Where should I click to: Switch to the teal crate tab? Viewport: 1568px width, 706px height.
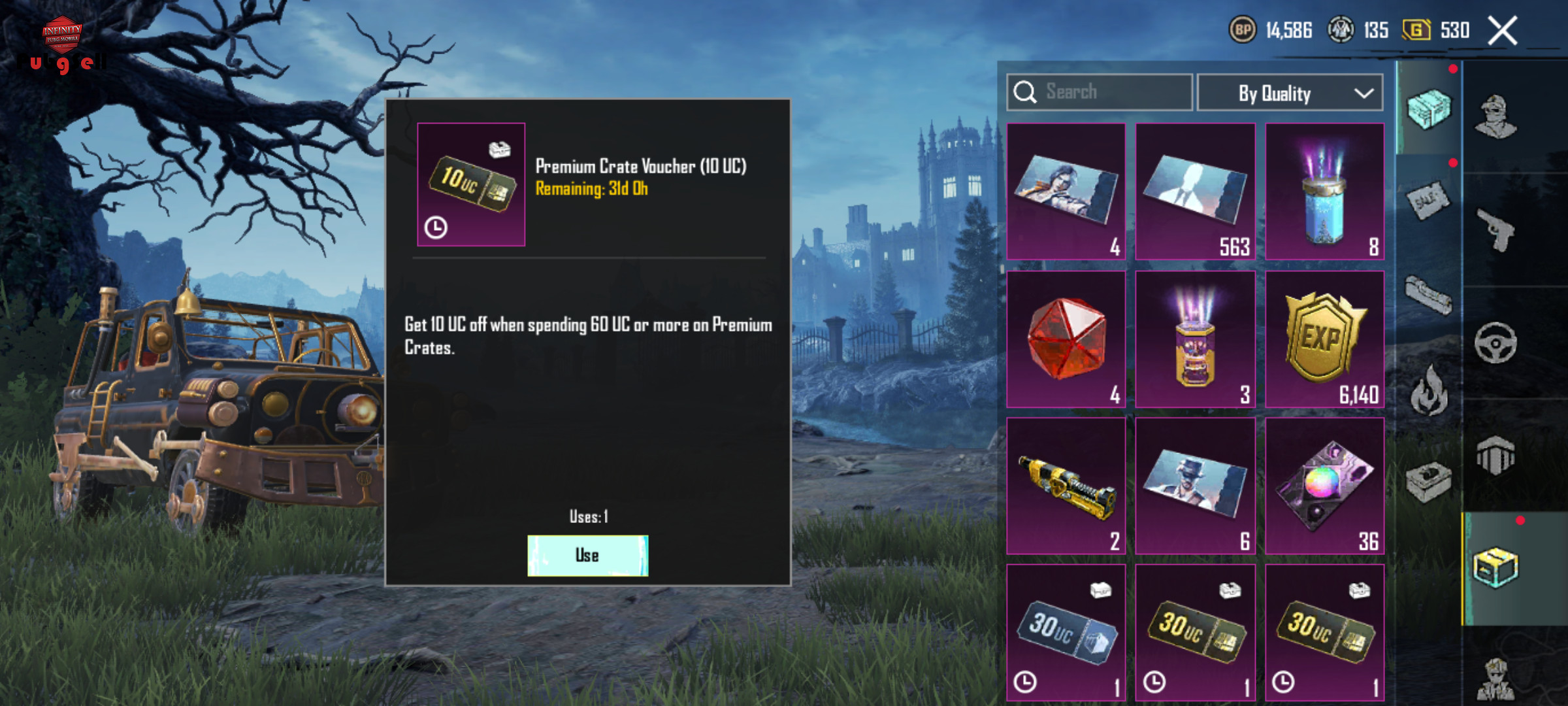coord(1429,109)
